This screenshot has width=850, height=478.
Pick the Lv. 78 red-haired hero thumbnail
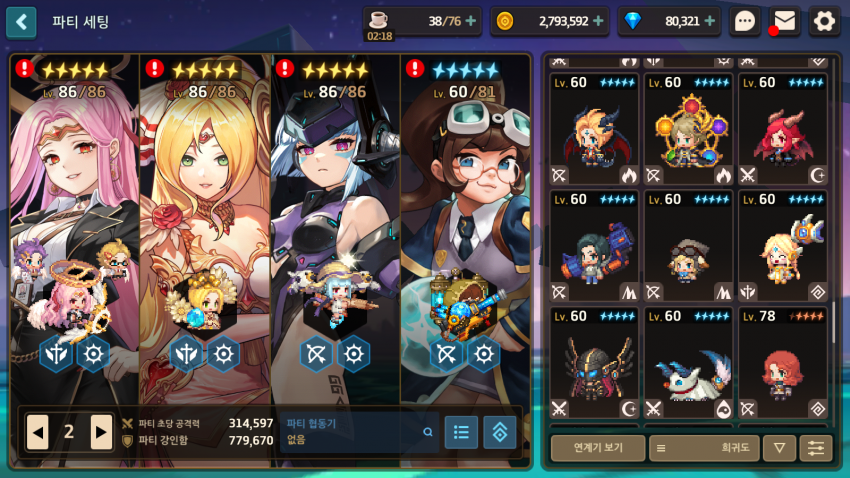(x=785, y=363)
